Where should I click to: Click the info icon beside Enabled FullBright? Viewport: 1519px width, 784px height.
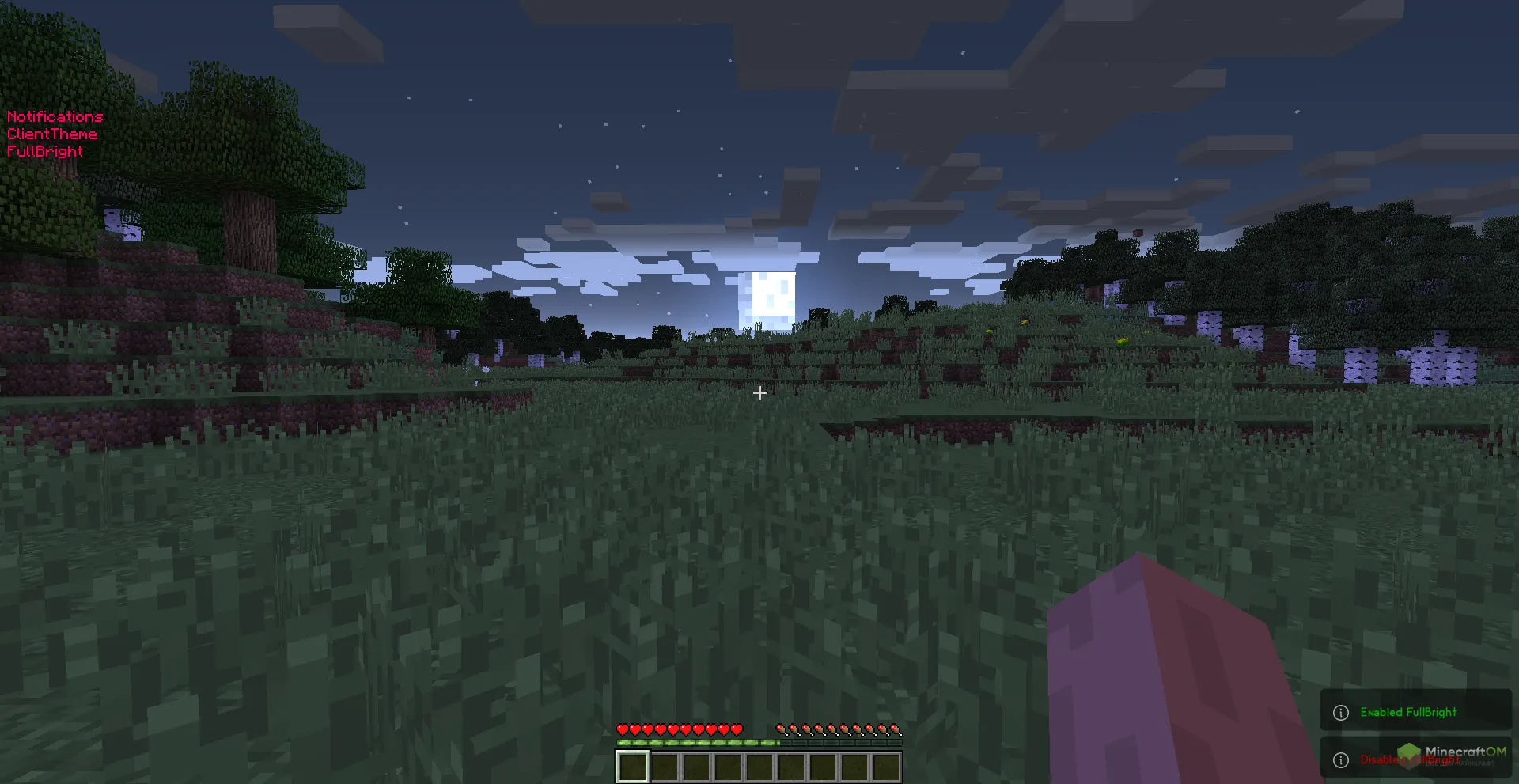pos(1340,712)
